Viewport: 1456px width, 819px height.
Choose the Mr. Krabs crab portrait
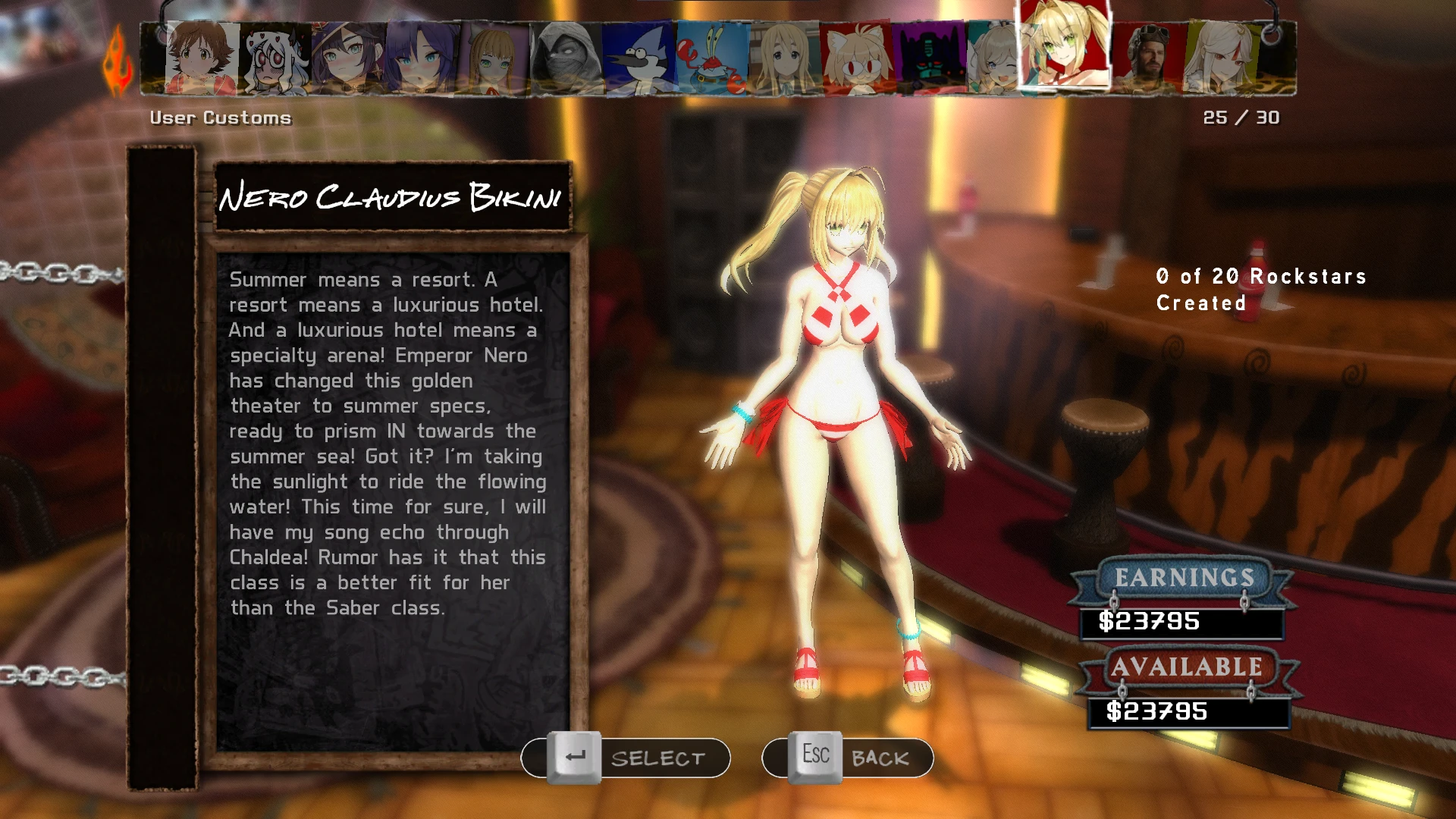point(711,59)
